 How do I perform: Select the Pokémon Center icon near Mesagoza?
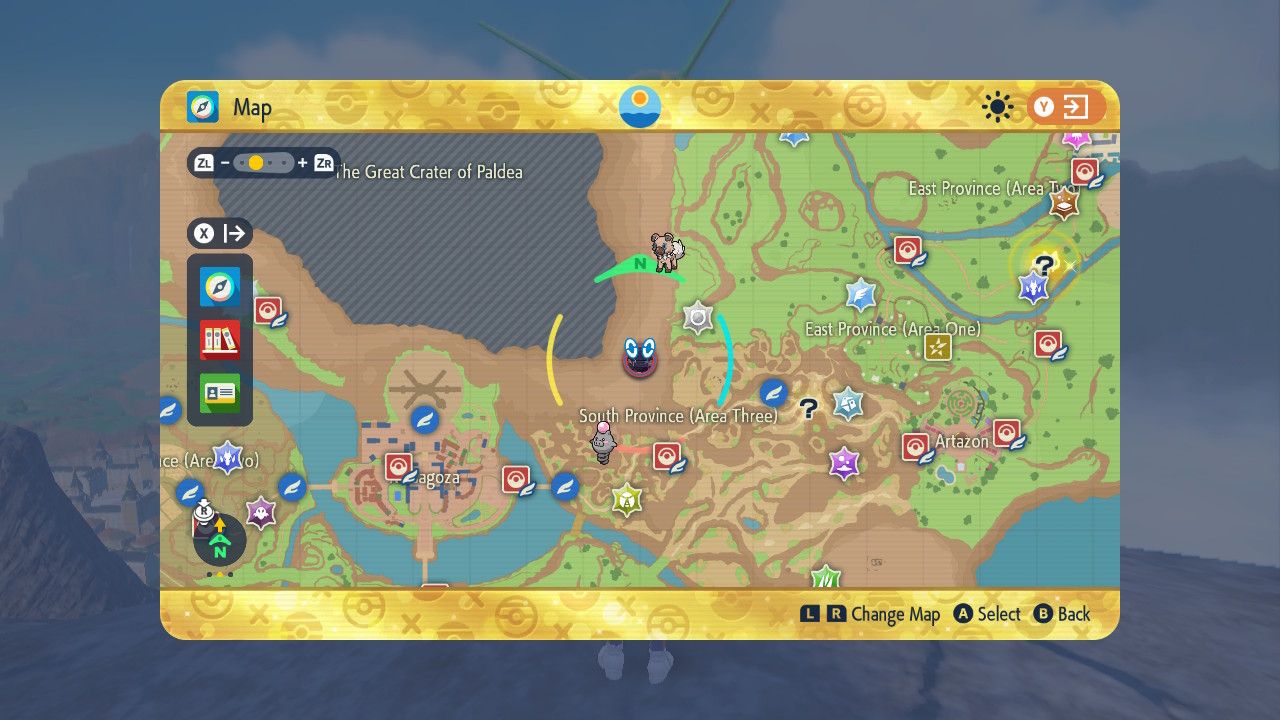tap(399, 465)
